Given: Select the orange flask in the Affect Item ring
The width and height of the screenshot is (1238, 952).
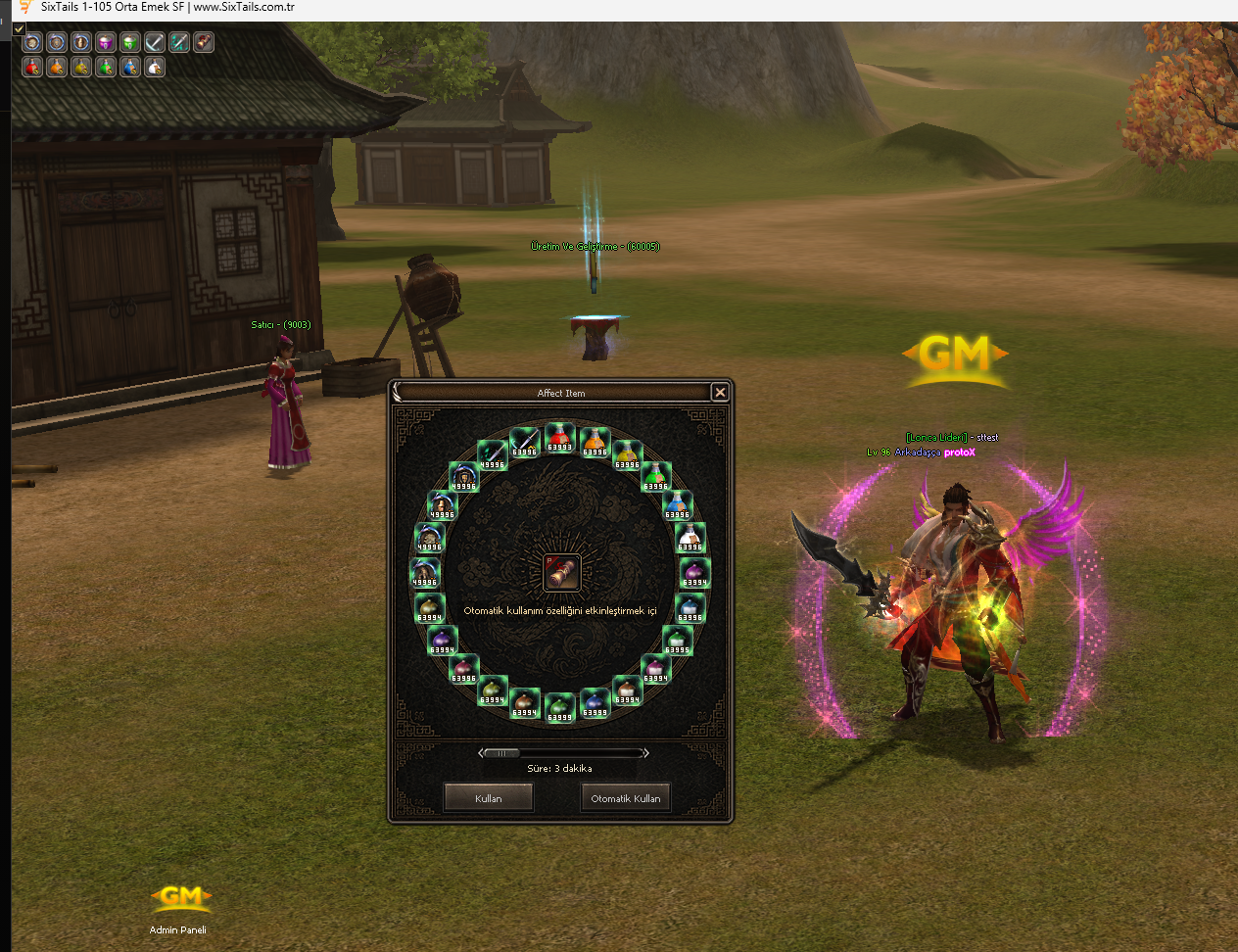Looking at the screenshot, I should pos(595,442).
